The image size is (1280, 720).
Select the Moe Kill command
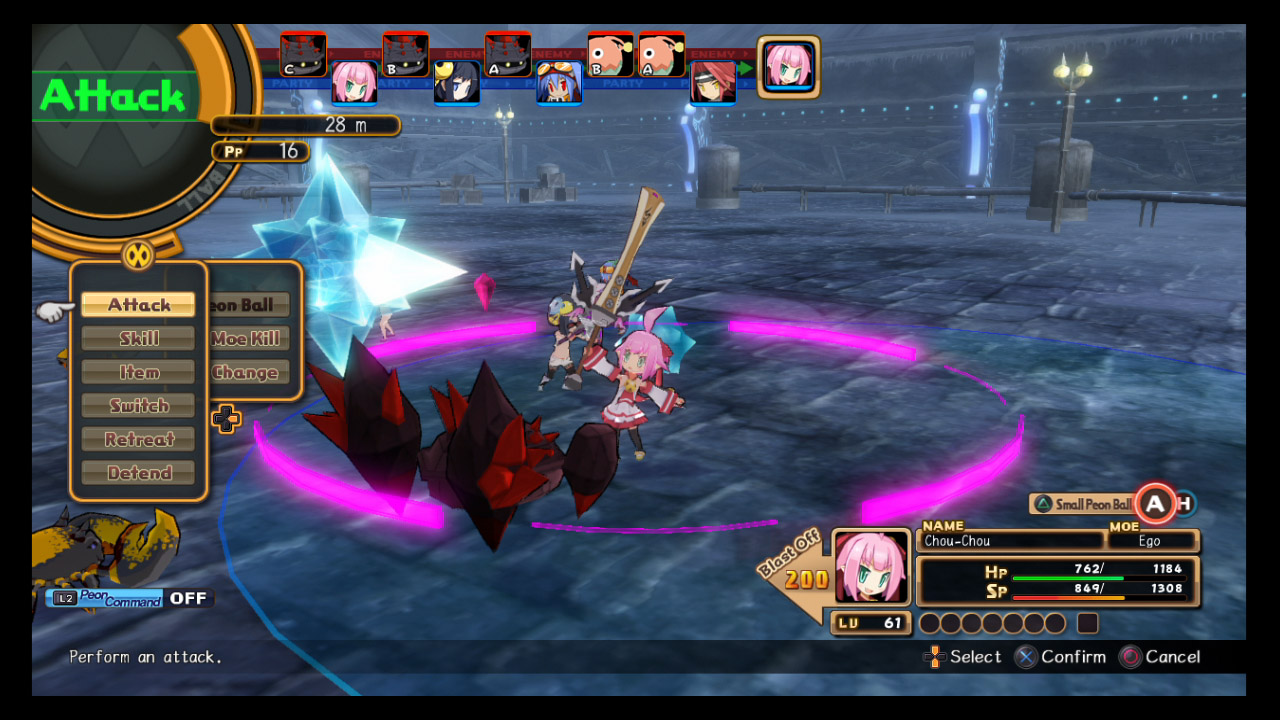(x=247, y=339)
